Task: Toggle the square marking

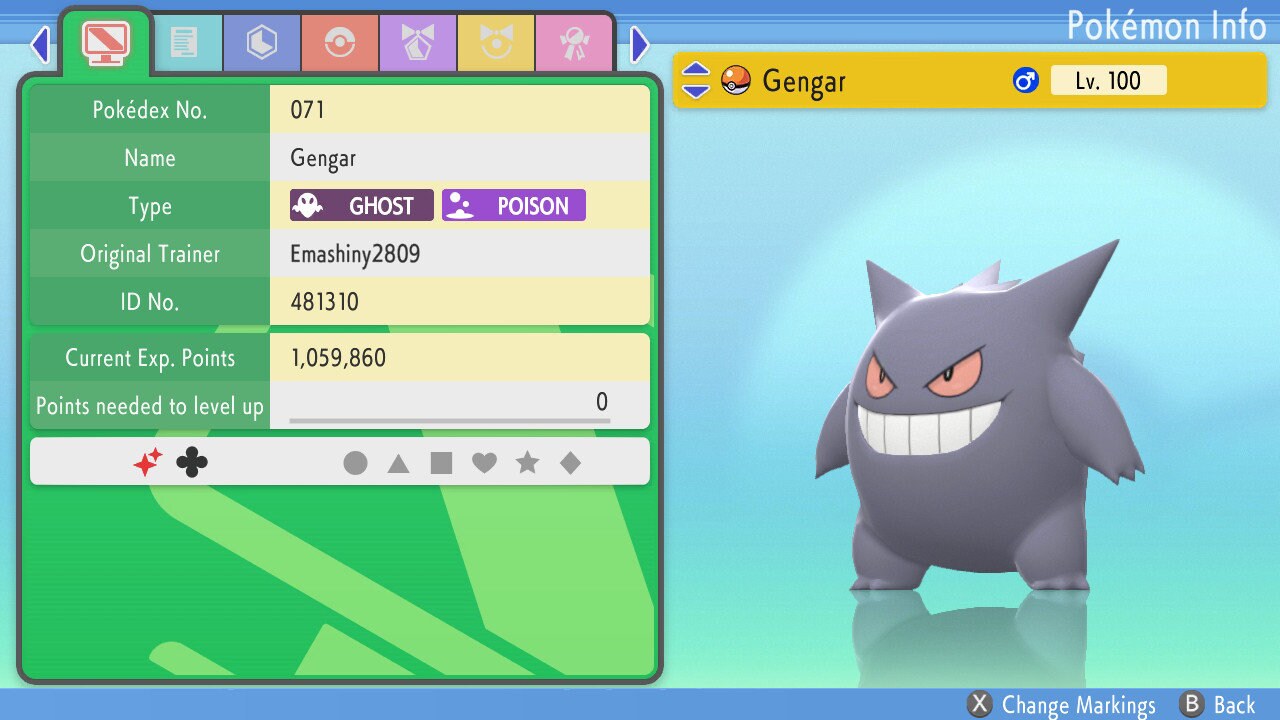Action: tap(441, 463)
